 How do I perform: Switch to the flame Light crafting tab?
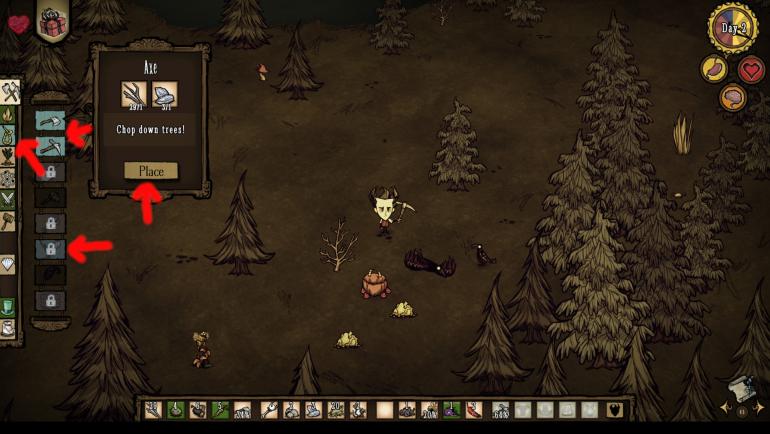pos(10,115)
